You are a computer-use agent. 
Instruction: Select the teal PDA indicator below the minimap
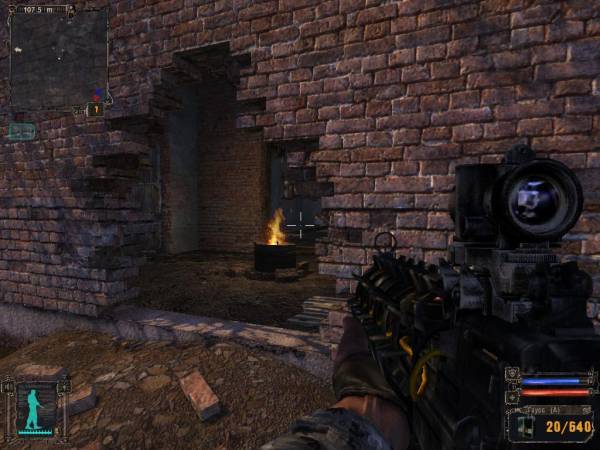coord(22,130)
